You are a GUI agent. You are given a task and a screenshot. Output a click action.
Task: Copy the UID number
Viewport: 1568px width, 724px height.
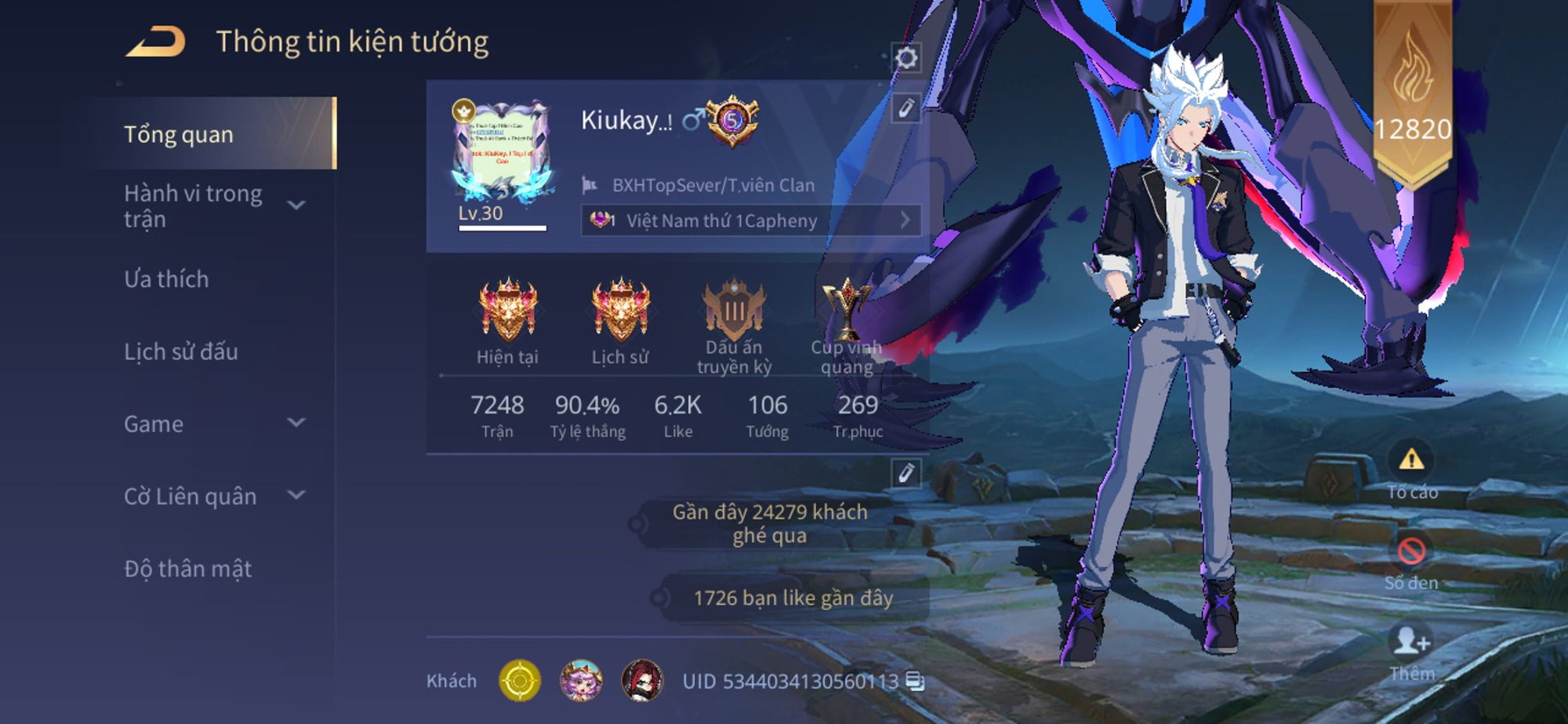coord(915,681)
